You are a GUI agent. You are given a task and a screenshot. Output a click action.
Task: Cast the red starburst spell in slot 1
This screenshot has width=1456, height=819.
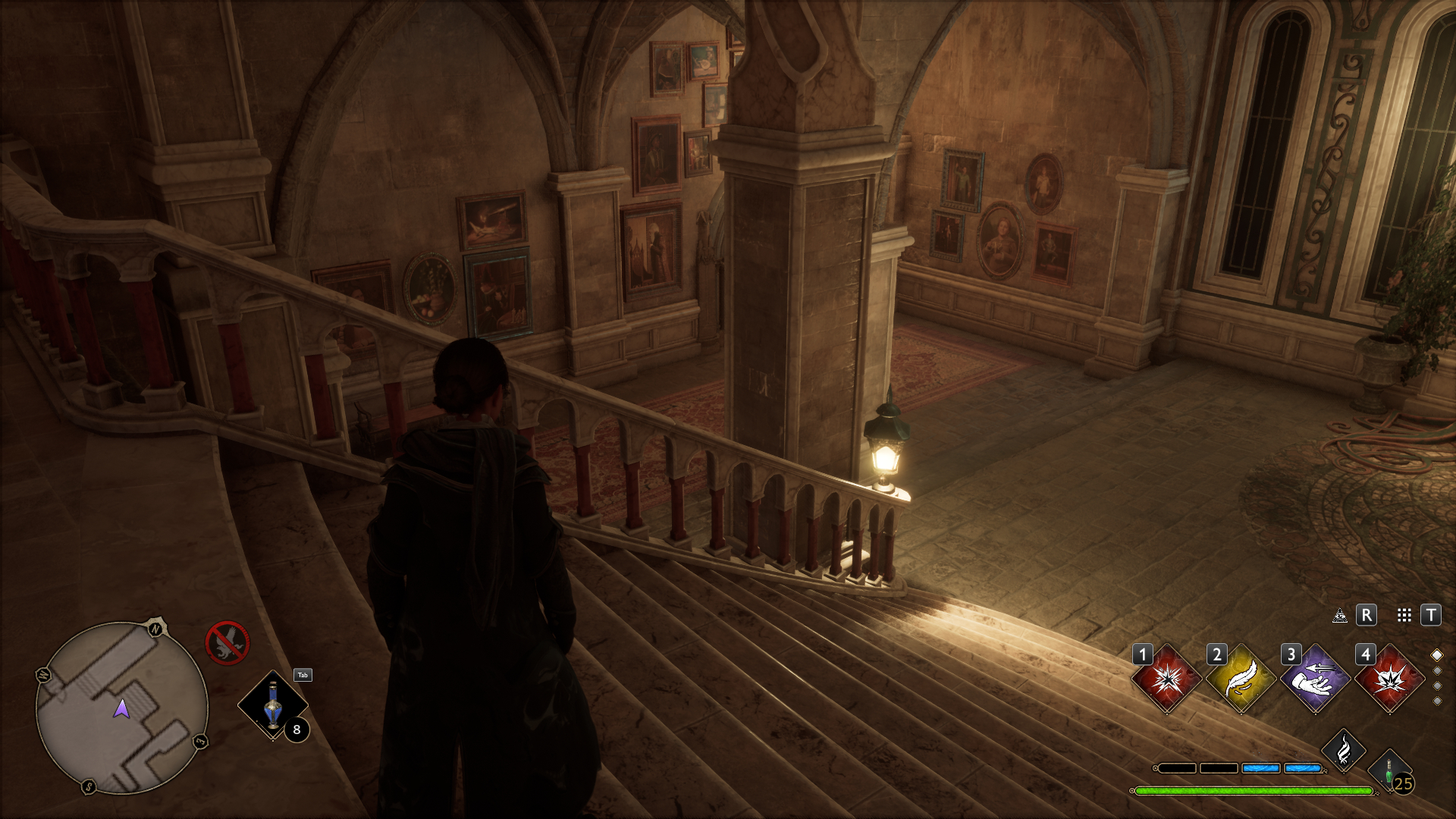[x=1166, y=679]
